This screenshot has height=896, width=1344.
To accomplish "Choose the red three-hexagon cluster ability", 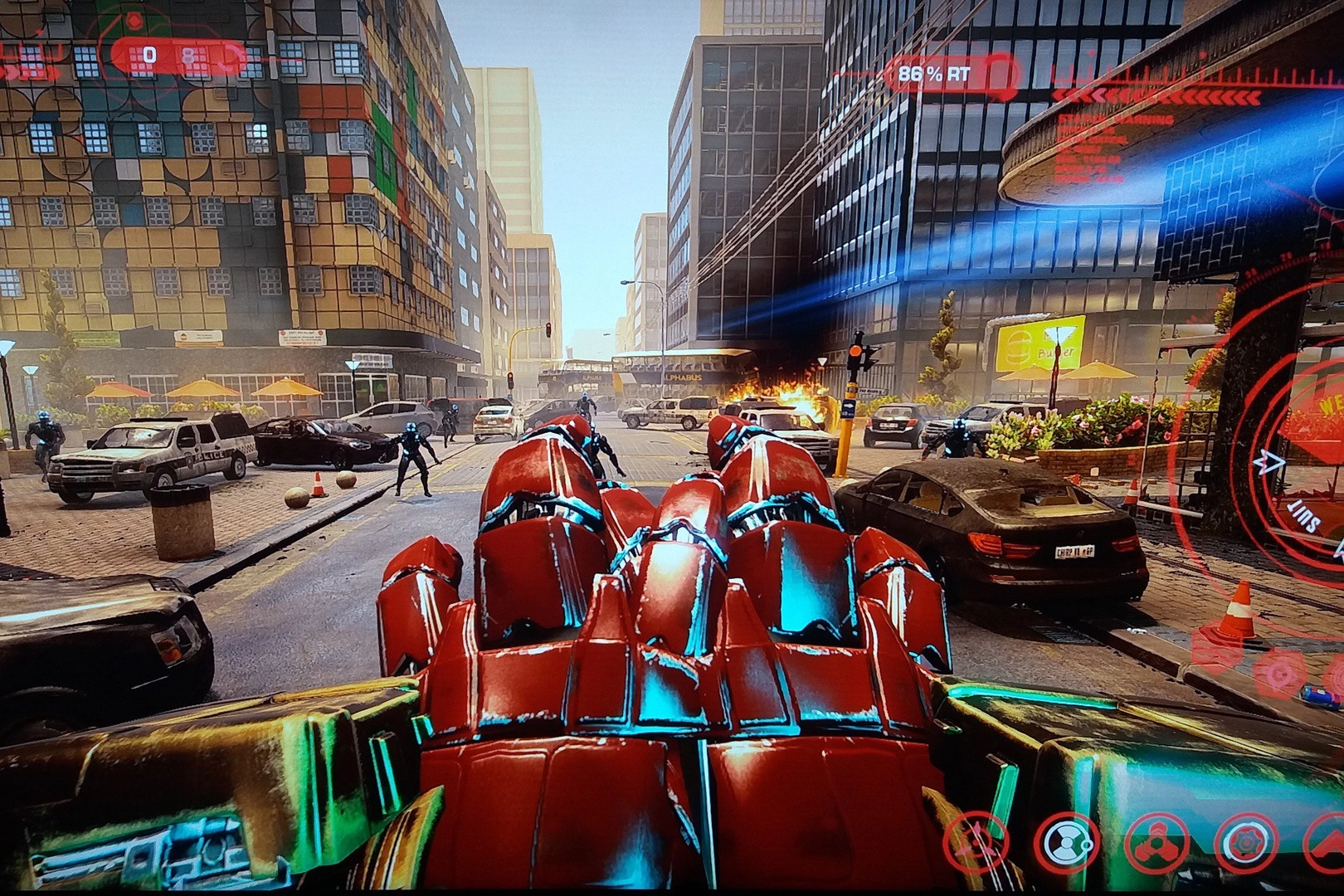I will pos(1157,843).
